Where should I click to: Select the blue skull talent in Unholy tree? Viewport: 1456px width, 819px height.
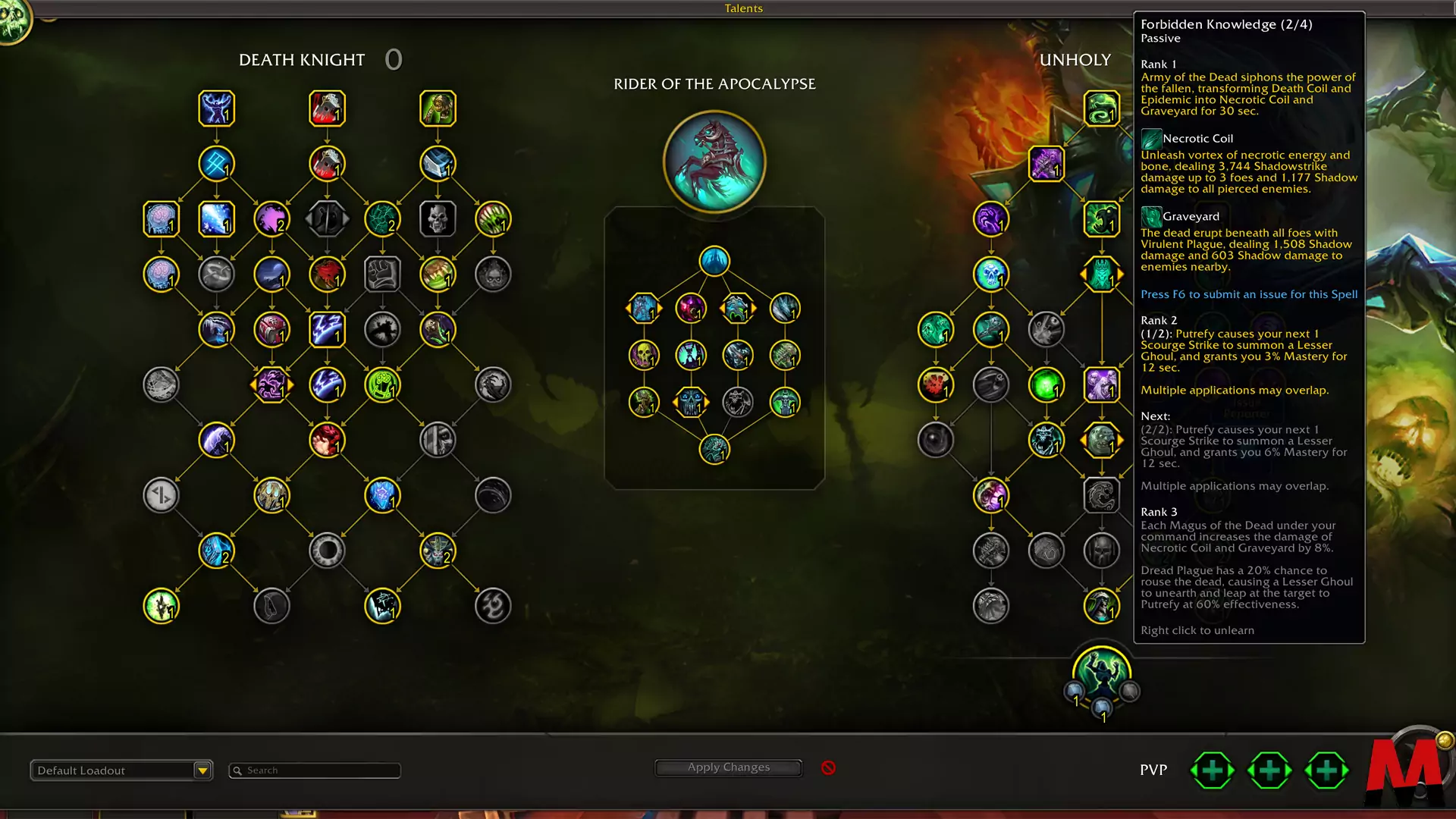tap(991, 275)
